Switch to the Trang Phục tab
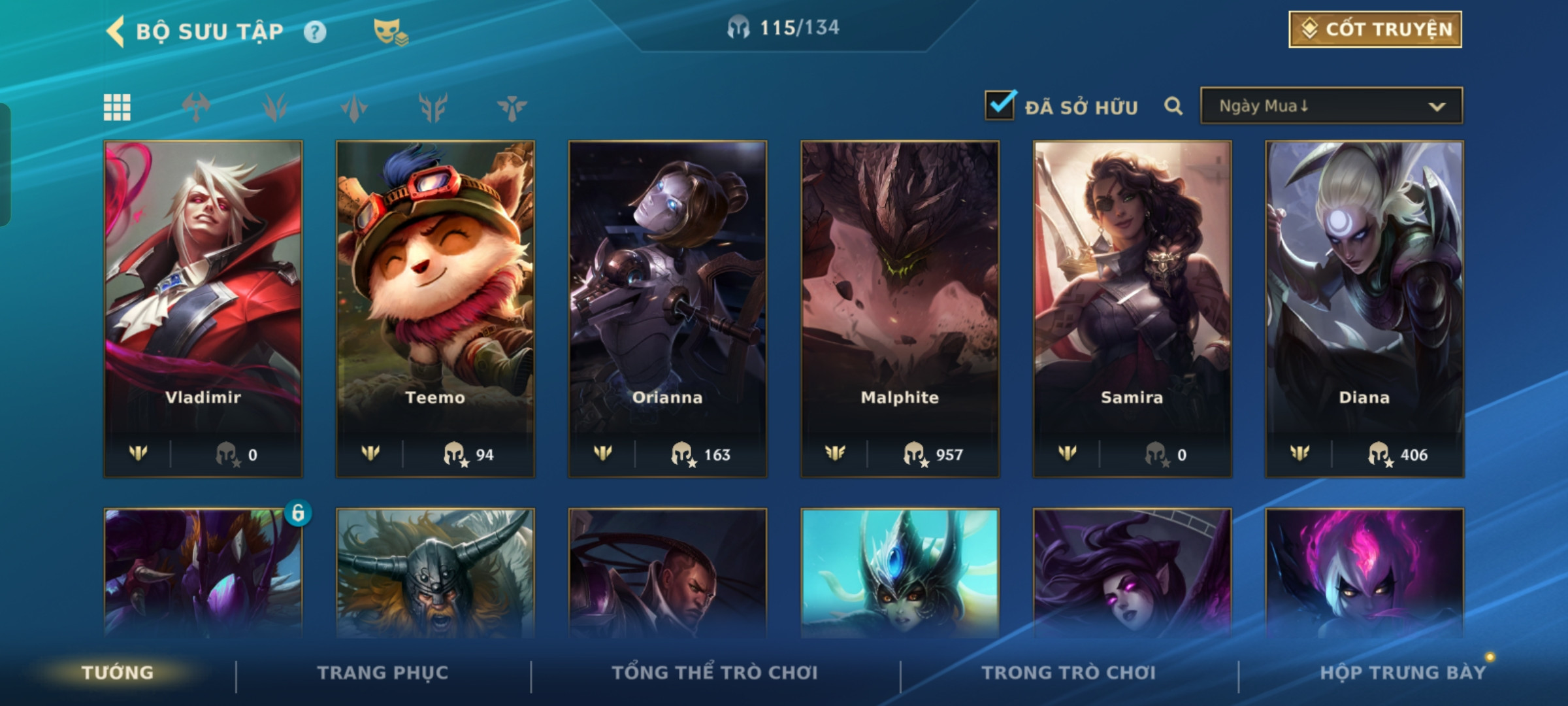Viewport: 1568px width, 706px height. point(383,673)
